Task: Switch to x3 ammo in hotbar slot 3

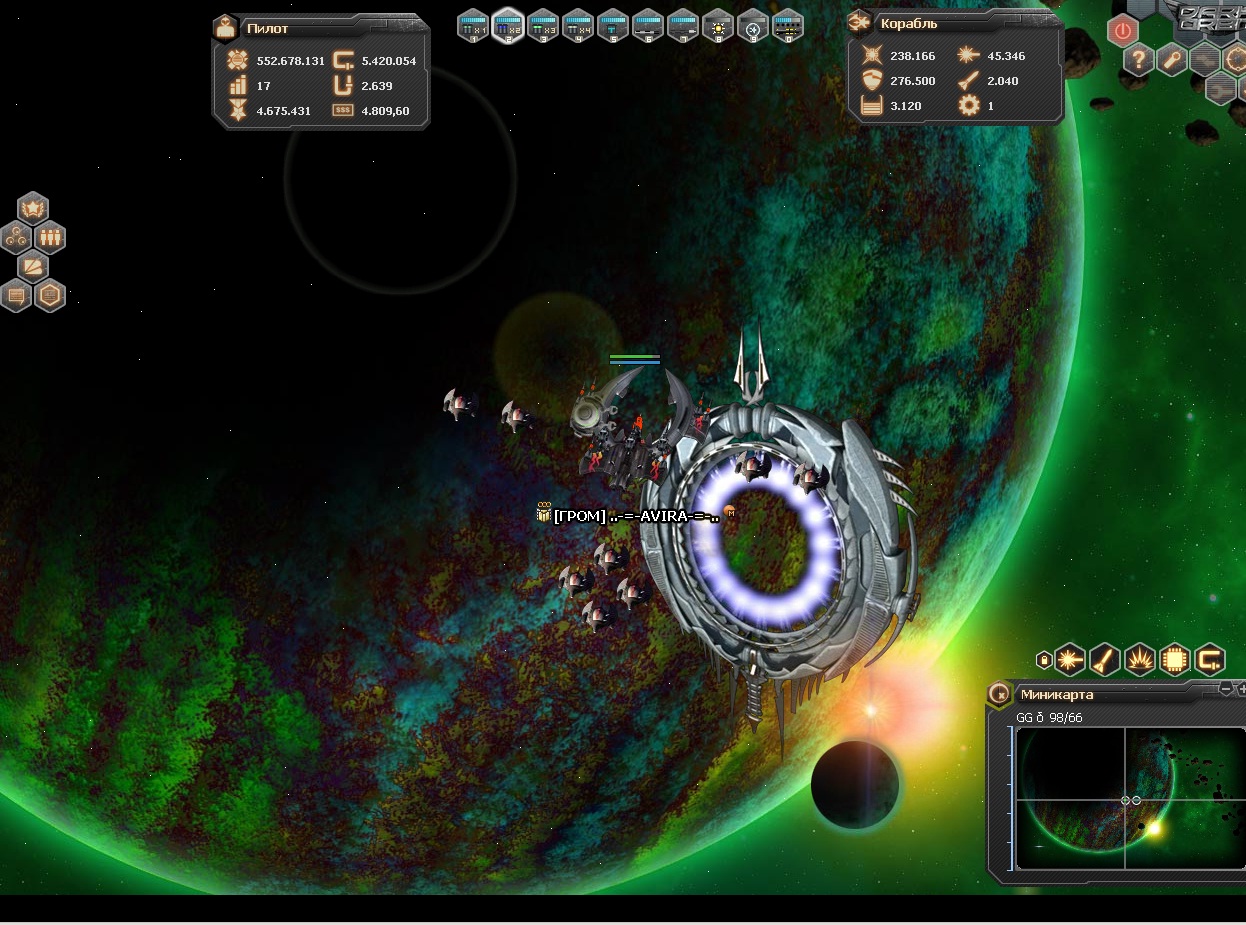Action: (x=543, y=25)
